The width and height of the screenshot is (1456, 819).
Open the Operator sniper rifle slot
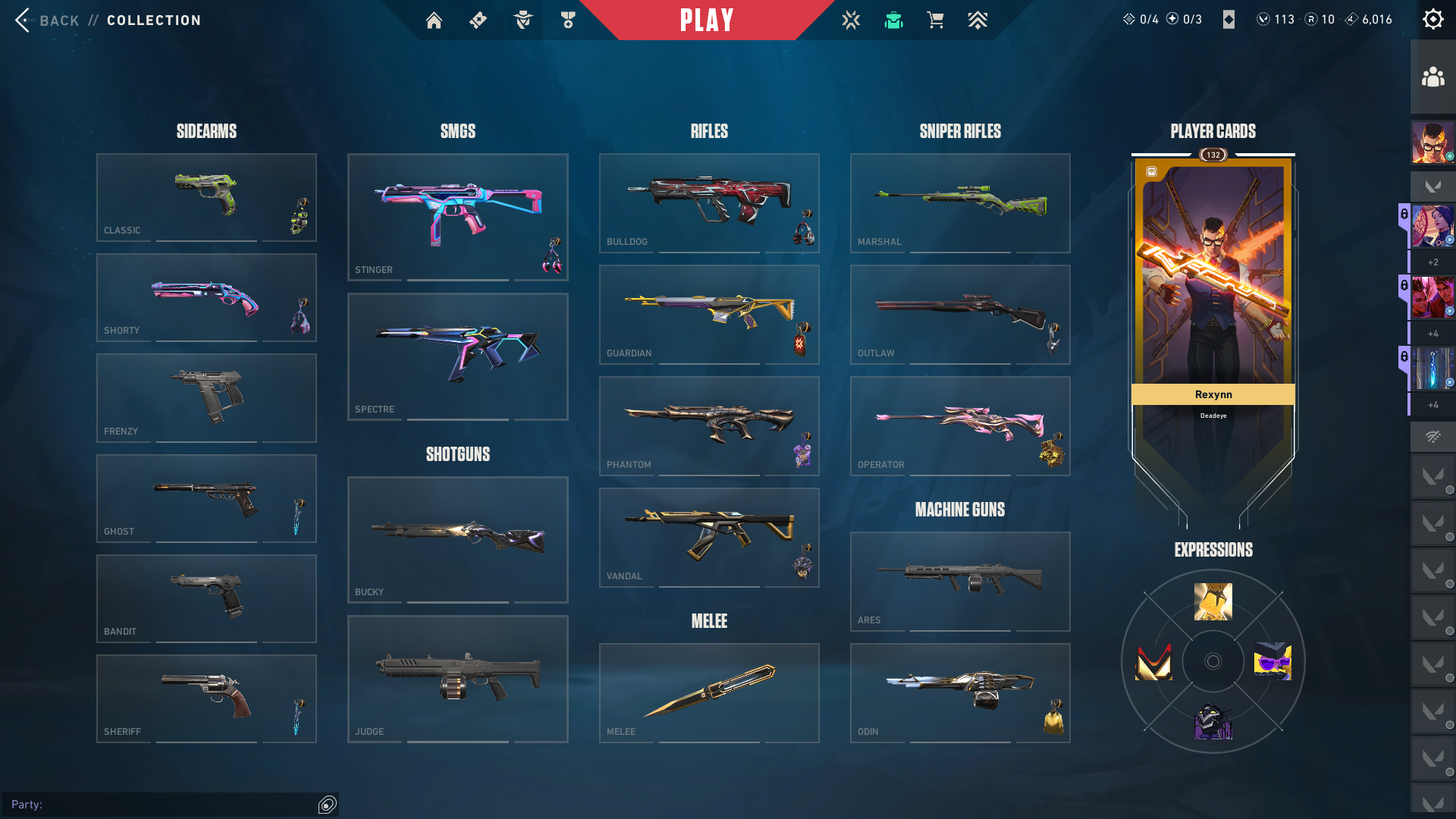[x=960, y=425]
